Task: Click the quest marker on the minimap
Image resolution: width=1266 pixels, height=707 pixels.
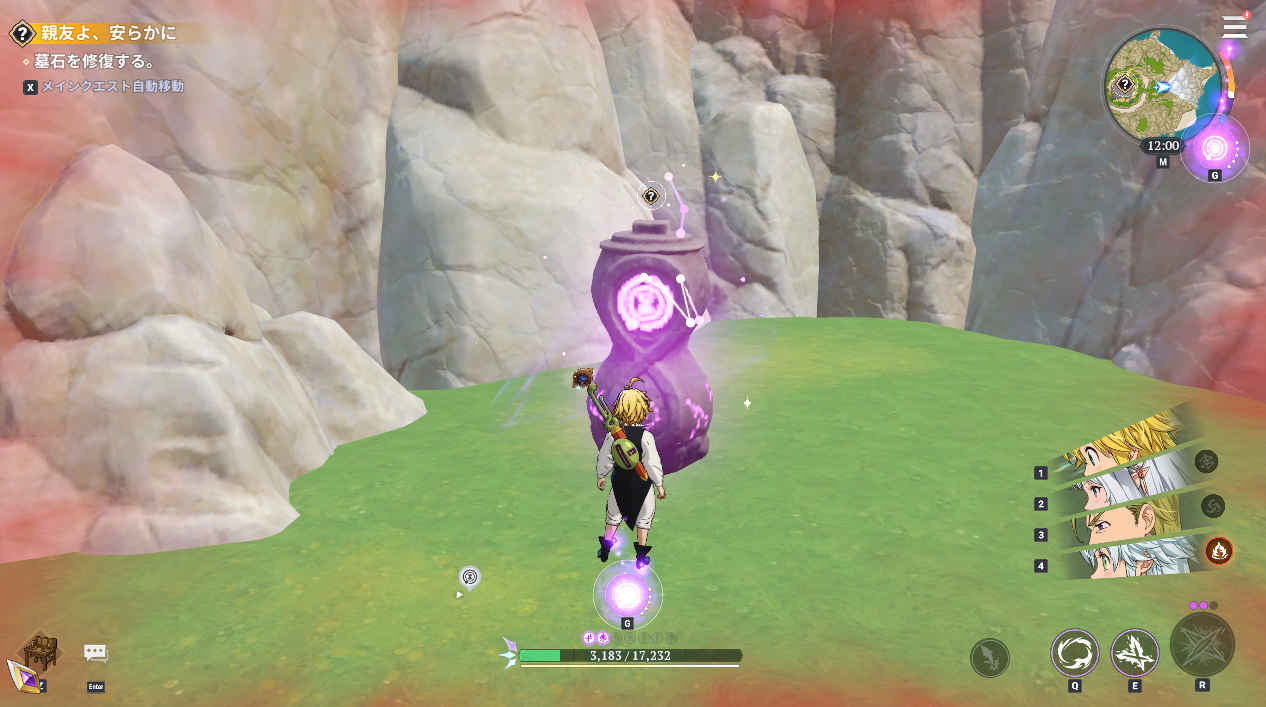Action: 1124,85
